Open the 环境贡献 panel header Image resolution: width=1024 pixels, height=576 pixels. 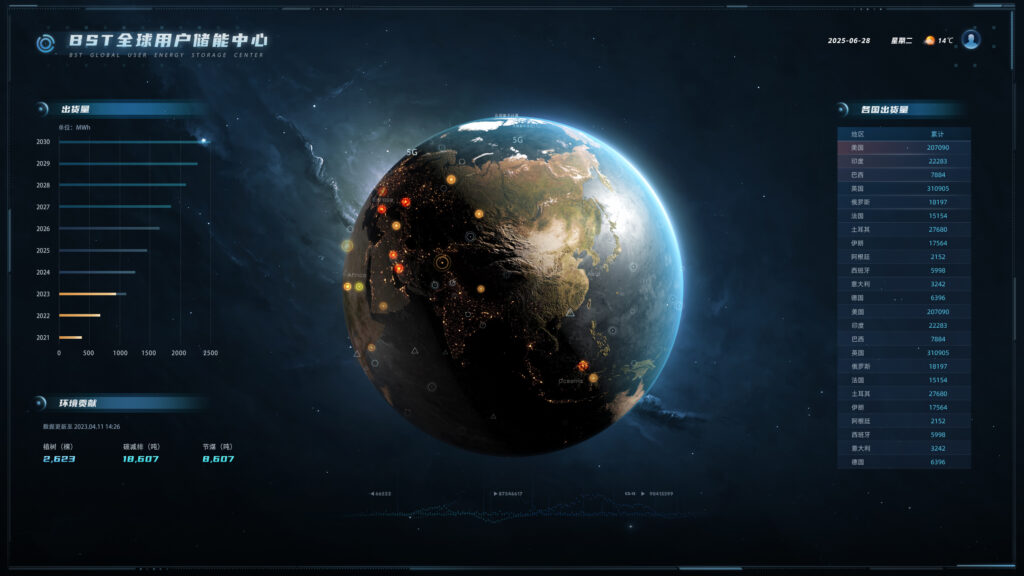(x=78, y=403)
